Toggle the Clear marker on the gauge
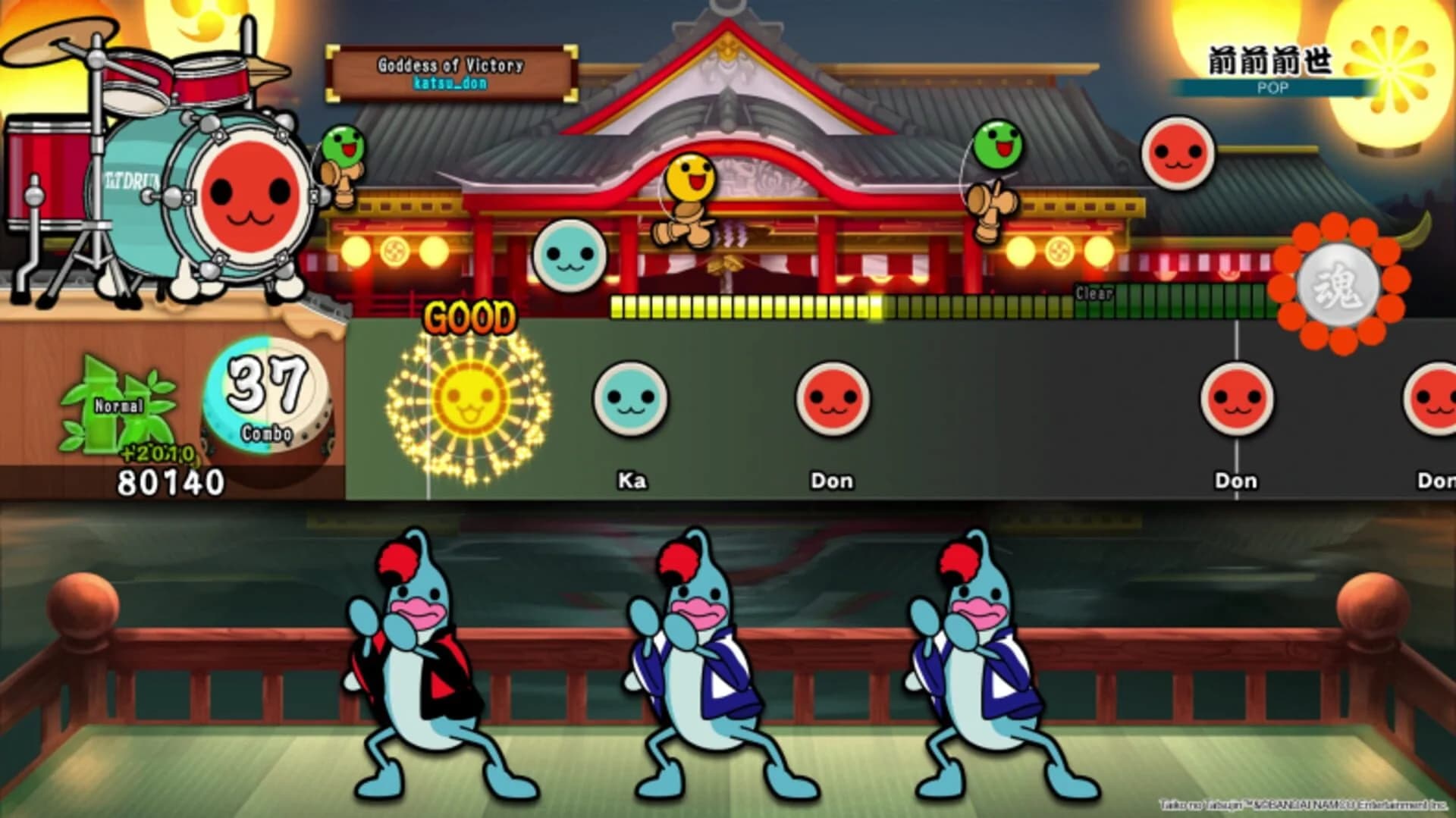 point(1090,292)
